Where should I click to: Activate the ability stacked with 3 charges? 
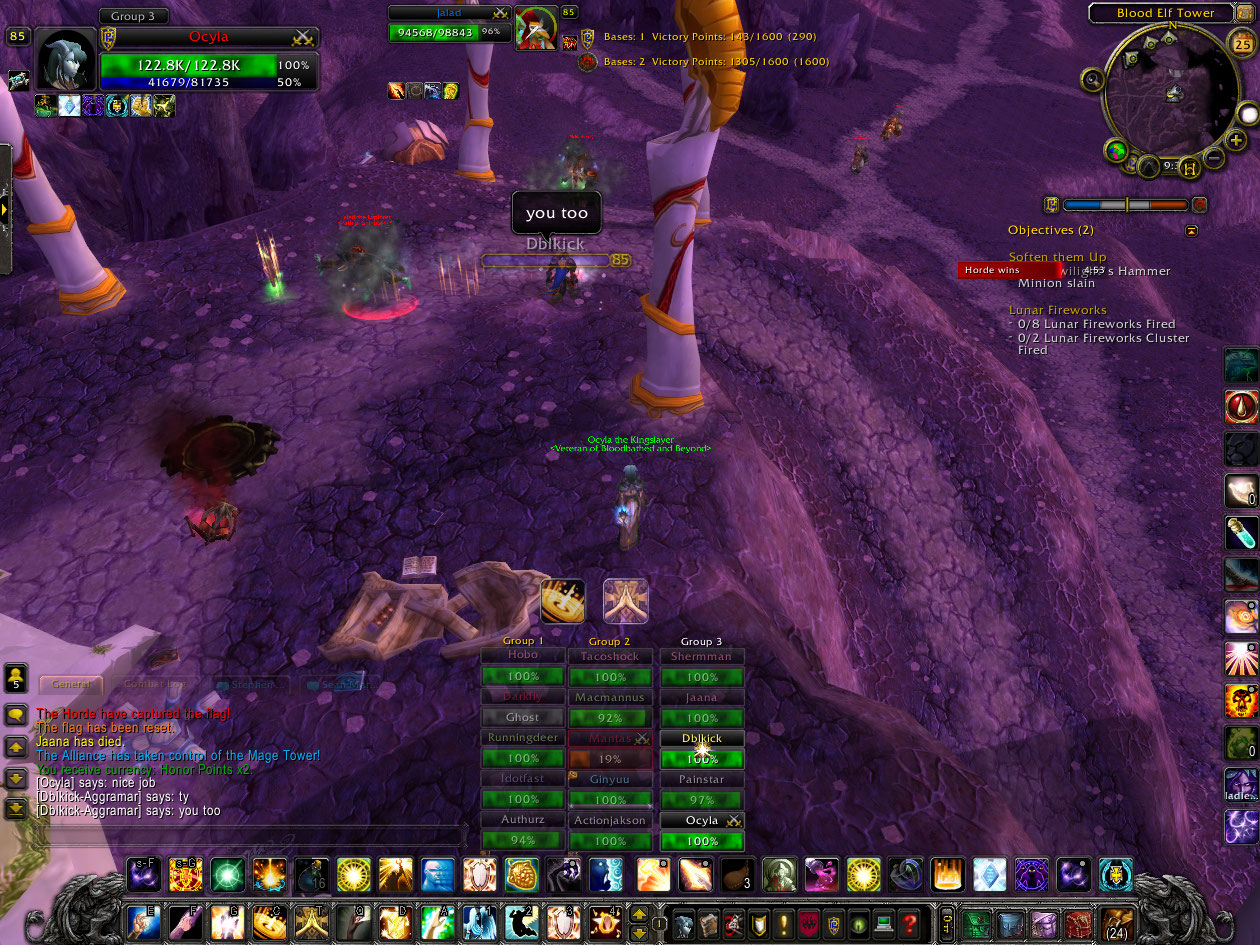pyautogui.click(x=738, y=875)
